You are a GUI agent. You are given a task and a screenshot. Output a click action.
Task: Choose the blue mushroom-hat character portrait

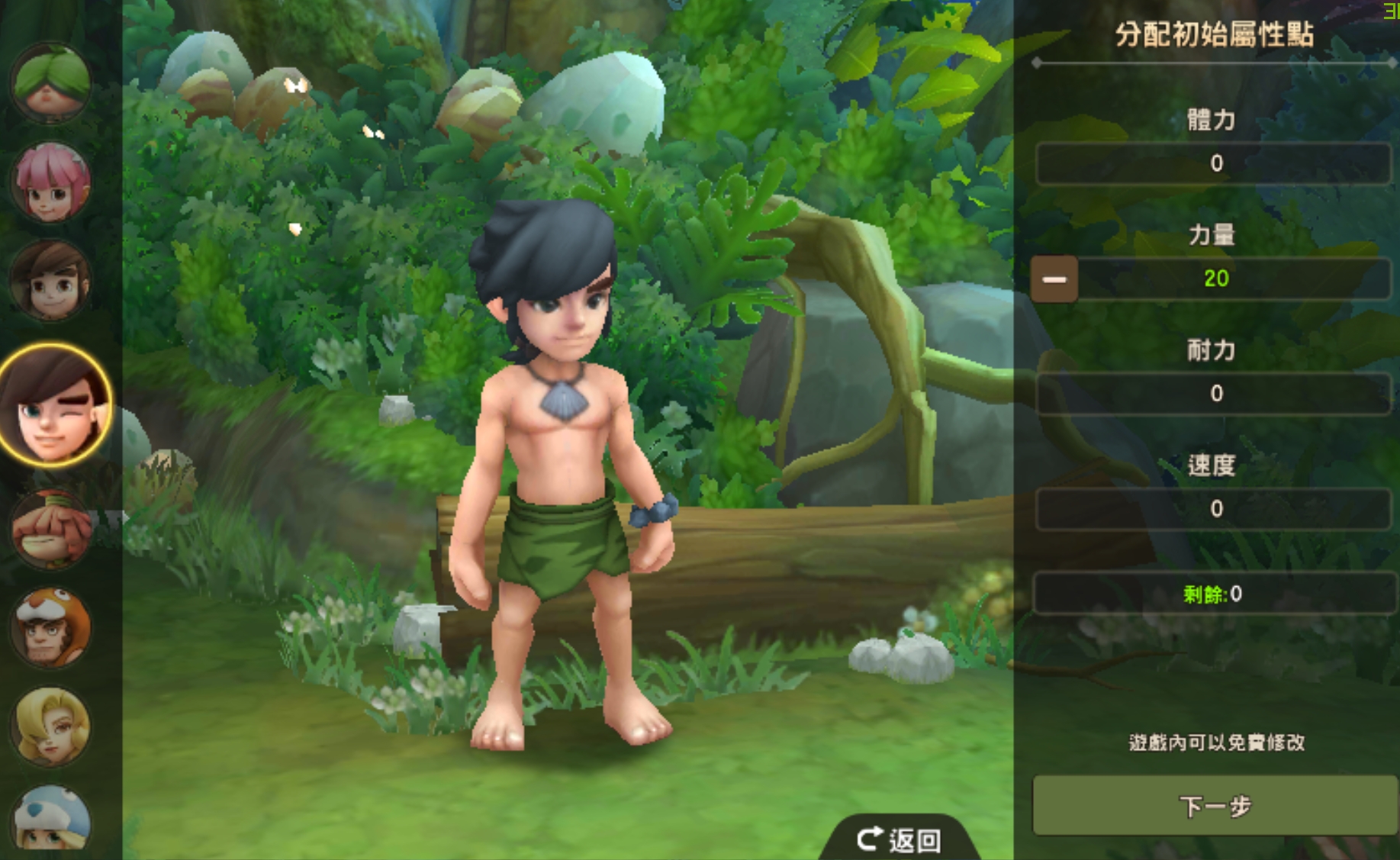tap(50, 820)
